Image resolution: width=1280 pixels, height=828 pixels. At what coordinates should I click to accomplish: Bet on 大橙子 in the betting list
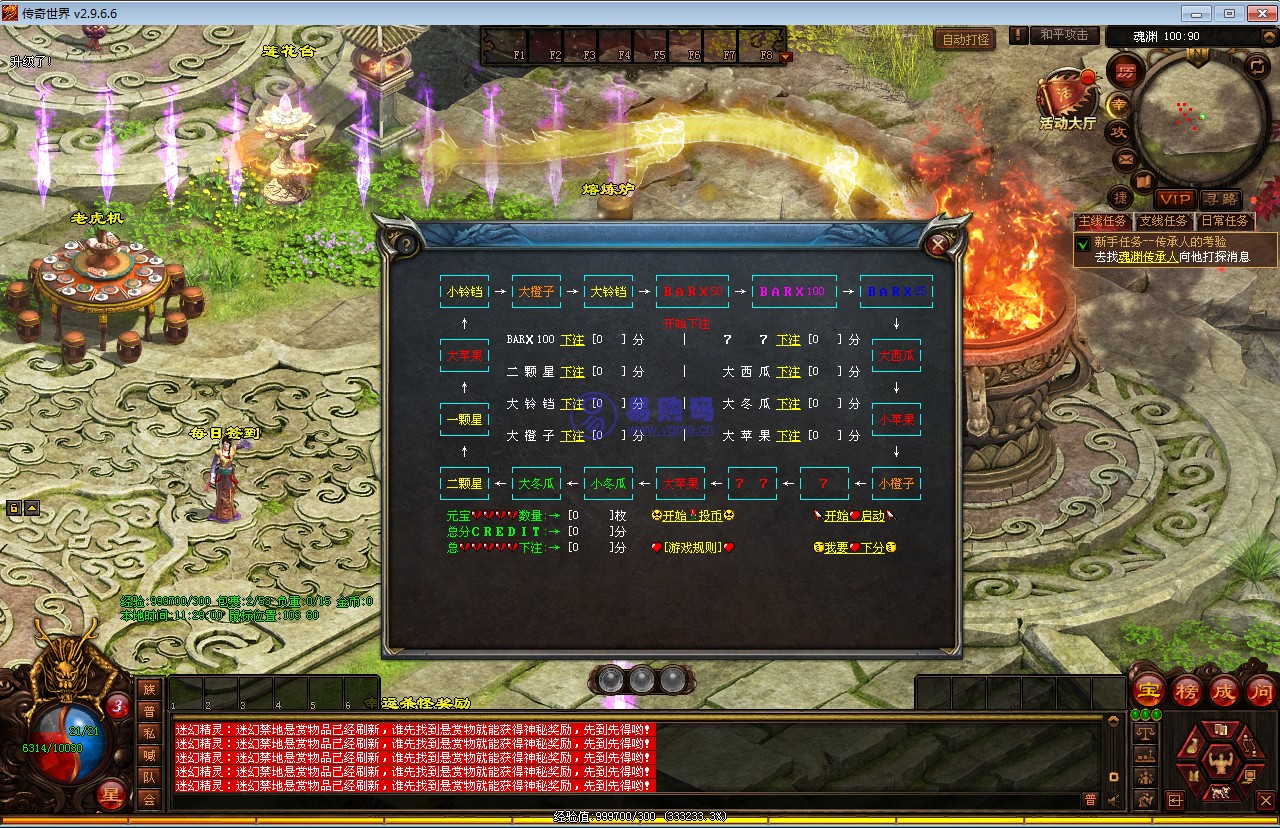tap(572, 436)
